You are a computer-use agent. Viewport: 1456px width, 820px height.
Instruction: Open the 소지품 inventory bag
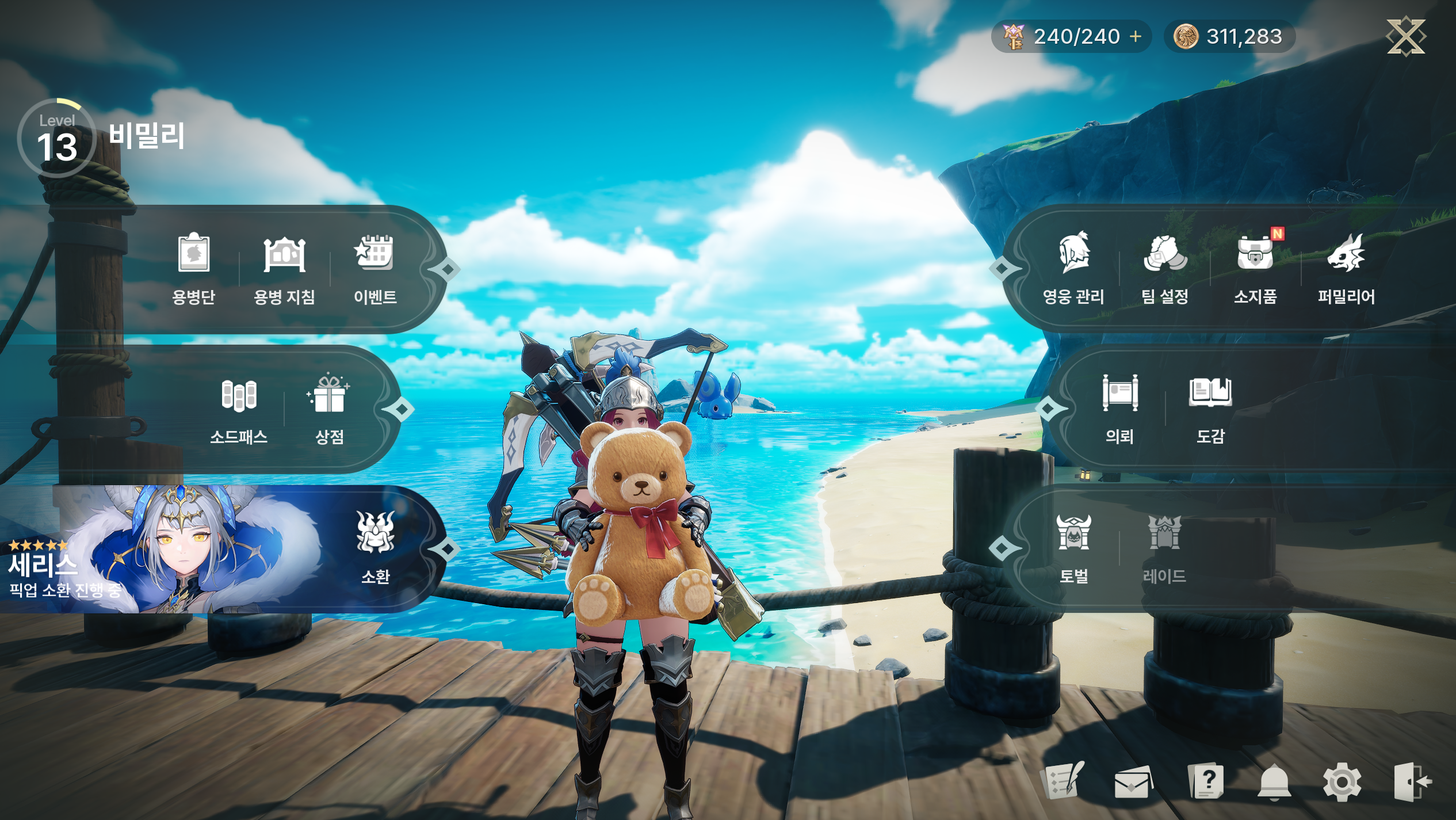[1255, 268]
